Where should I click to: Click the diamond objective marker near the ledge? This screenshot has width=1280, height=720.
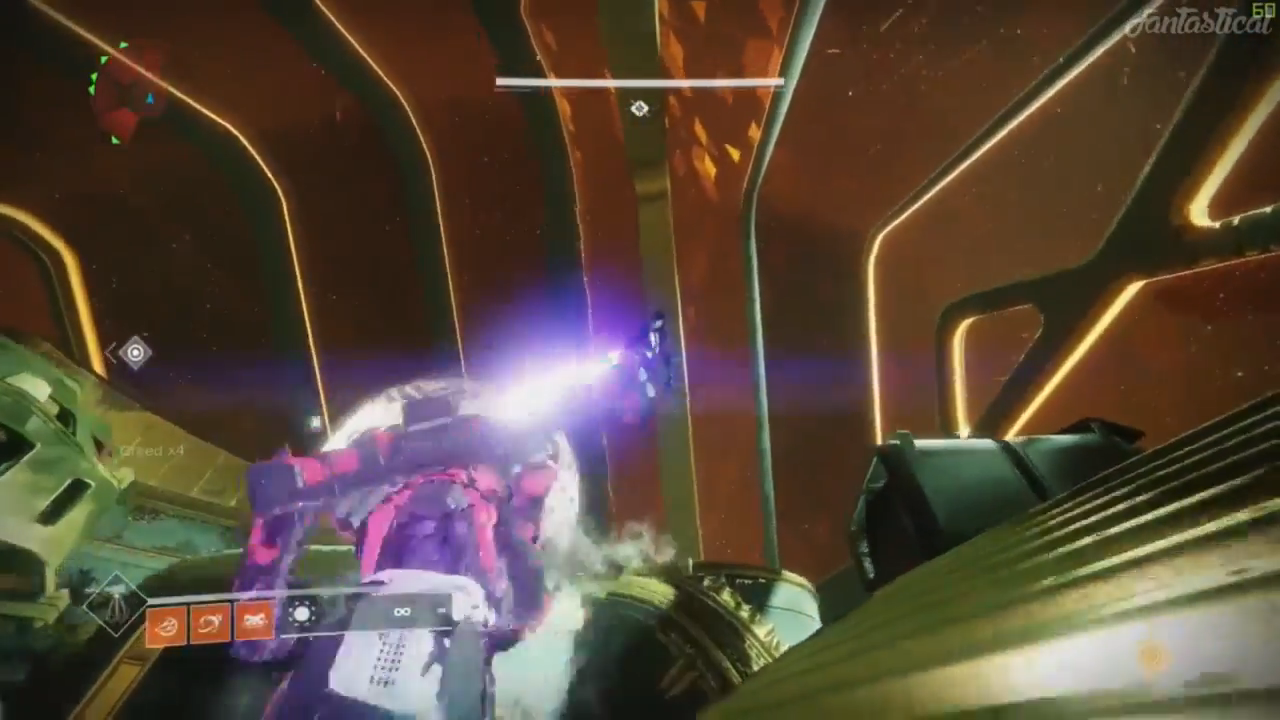(135, 352)
